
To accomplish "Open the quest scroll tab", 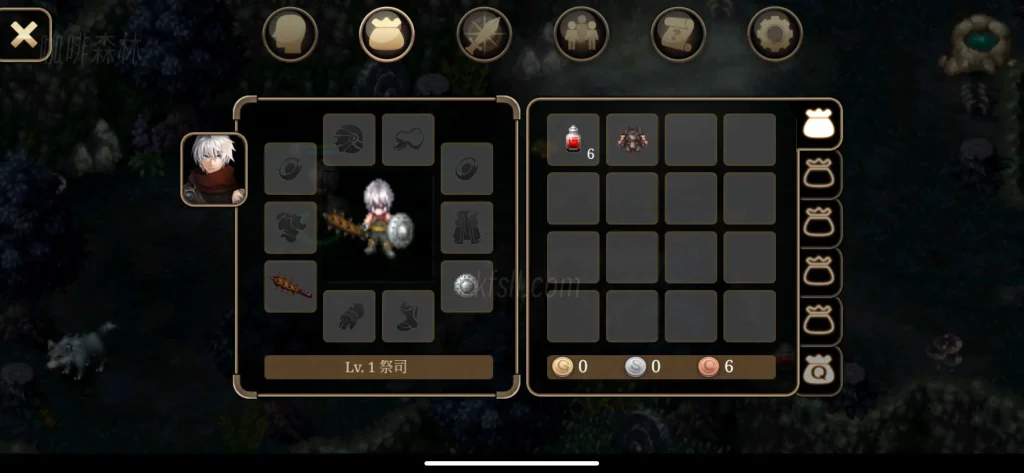I will point(678,34).
